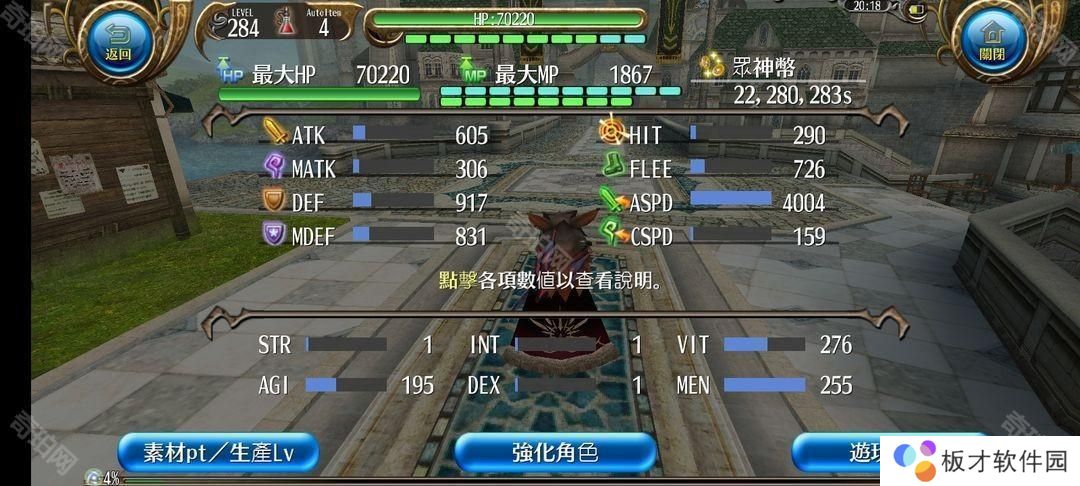Choose the STR attribute row
This screenshot has height=486, width=1080.
346,345
